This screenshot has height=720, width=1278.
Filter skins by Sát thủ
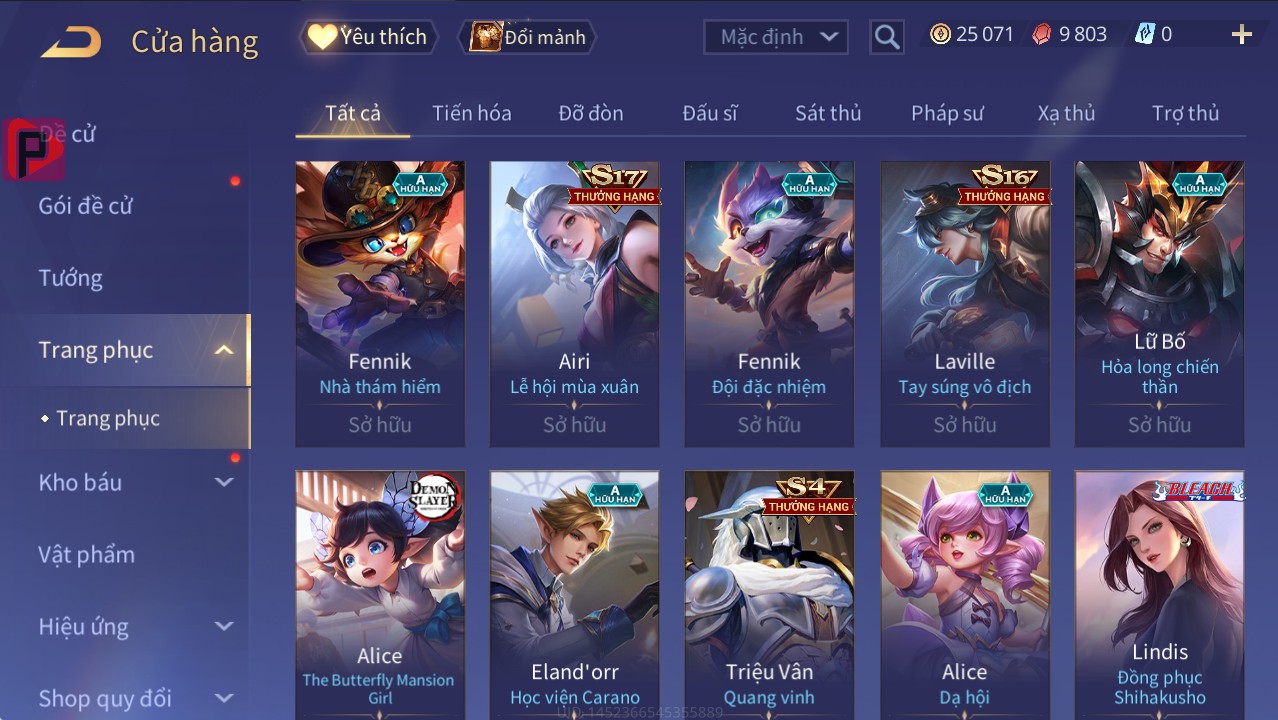click(828, 113)
